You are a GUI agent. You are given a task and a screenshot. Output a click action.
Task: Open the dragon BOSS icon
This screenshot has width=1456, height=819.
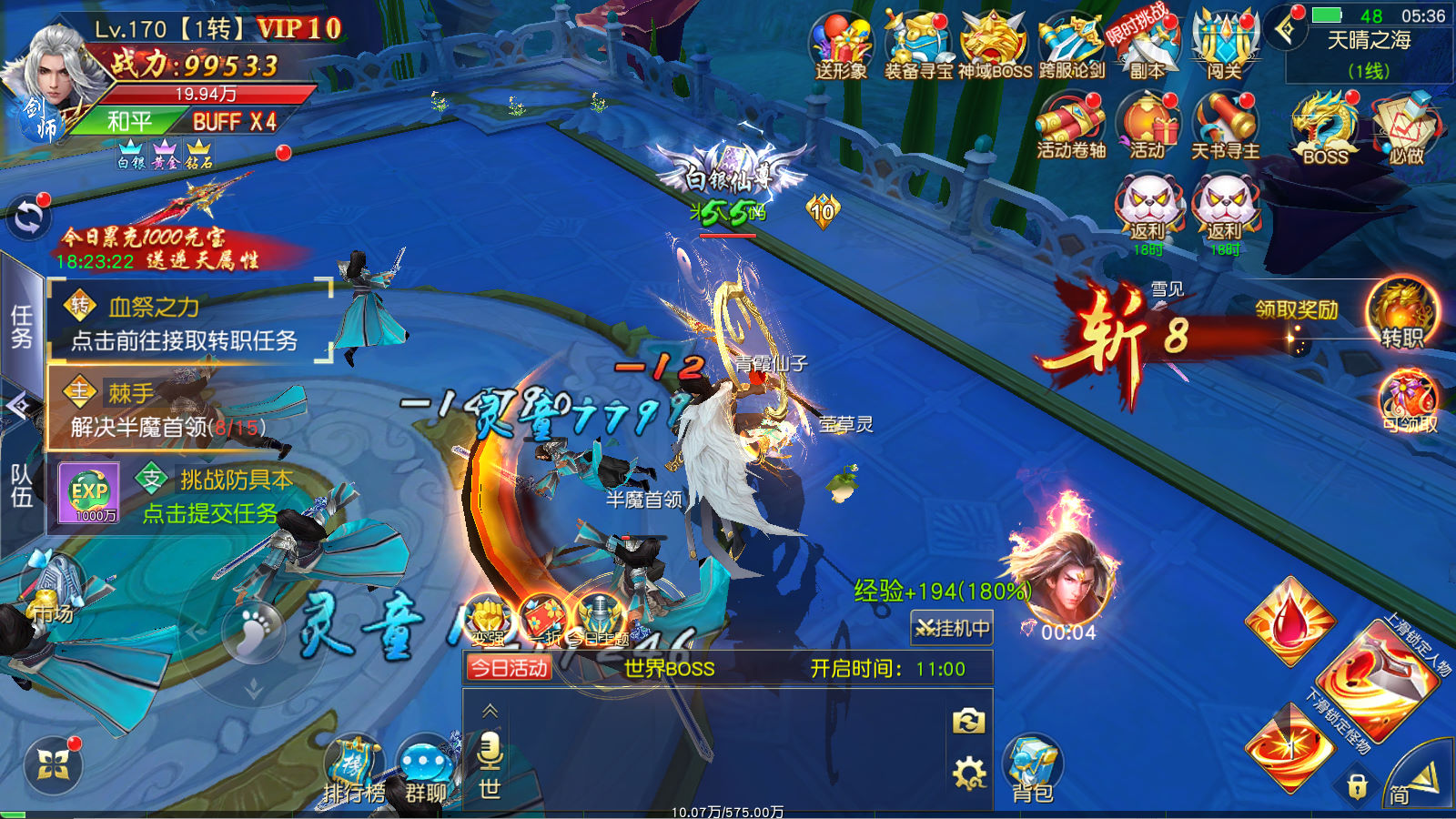[1325, 127]
